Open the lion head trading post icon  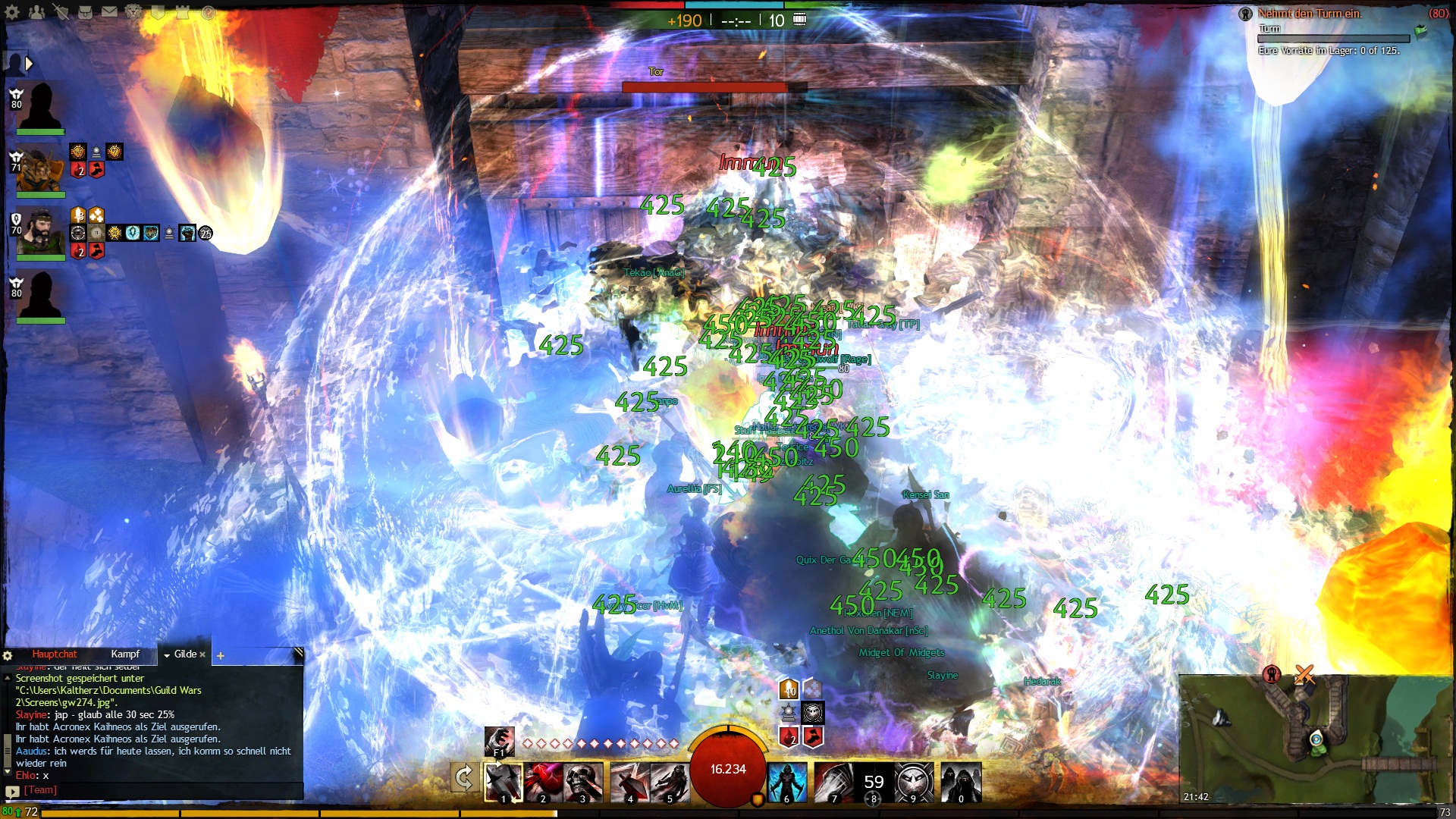133,12
